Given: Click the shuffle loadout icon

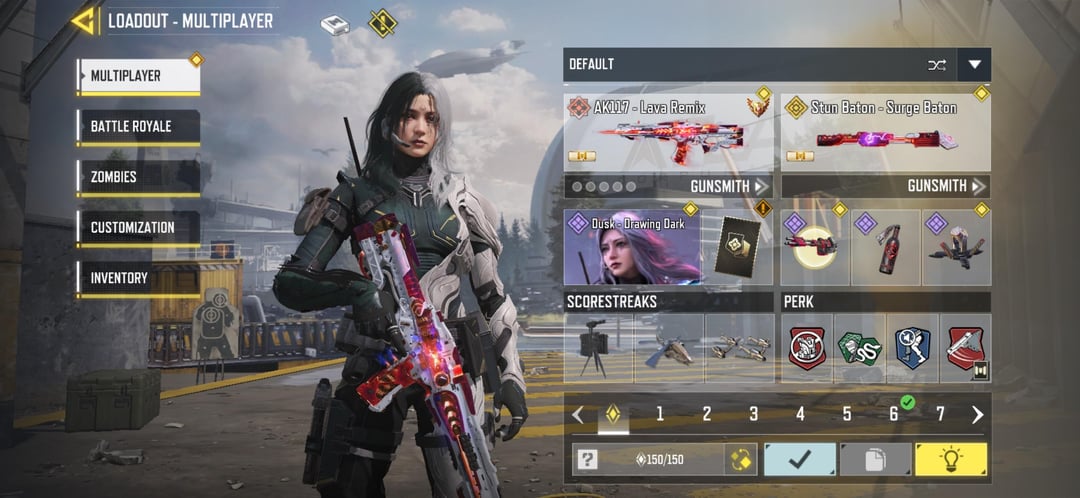Looking at the screenshot, I should [937, 65].
